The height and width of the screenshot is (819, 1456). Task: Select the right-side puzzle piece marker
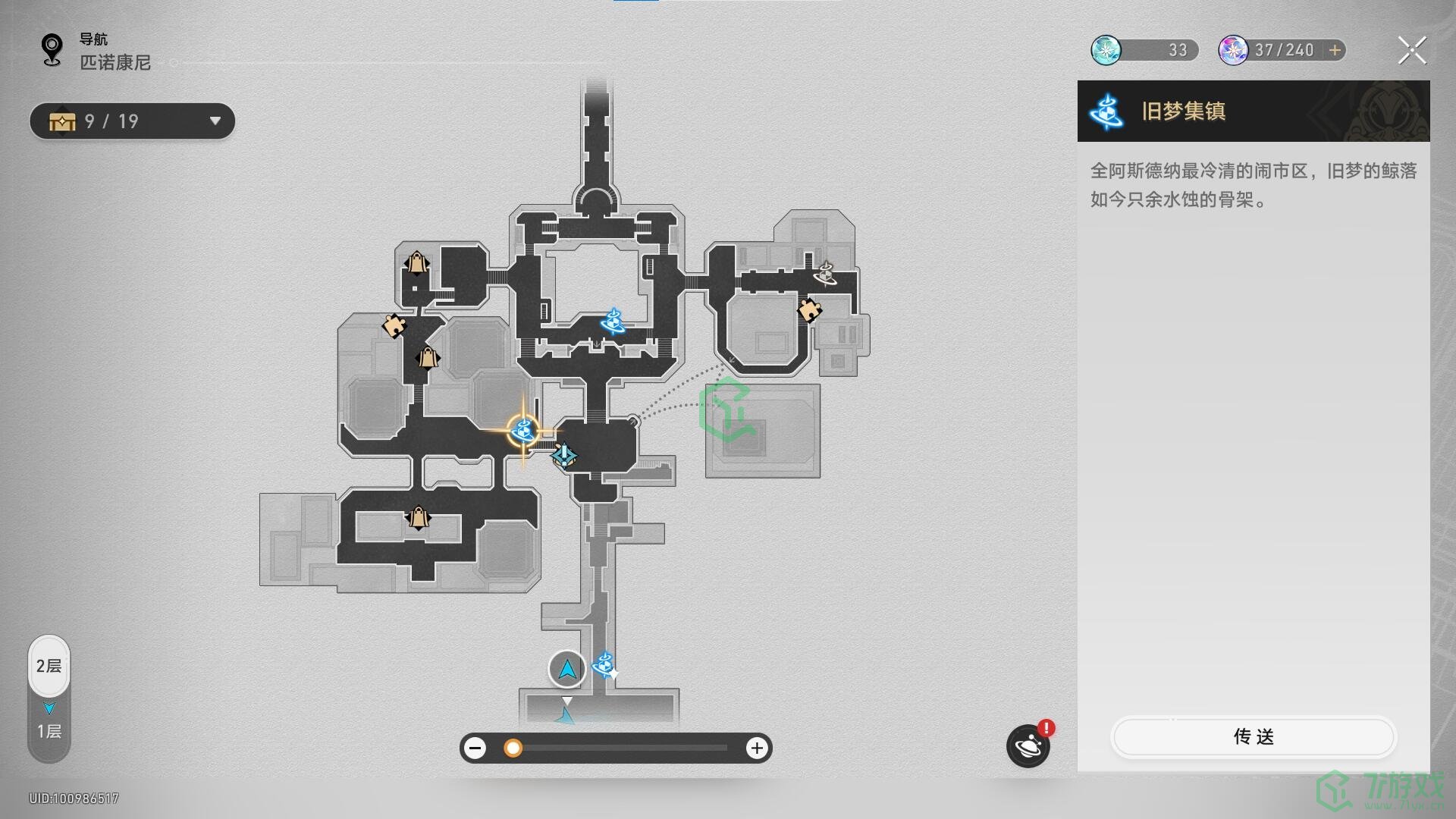[809, 309]
